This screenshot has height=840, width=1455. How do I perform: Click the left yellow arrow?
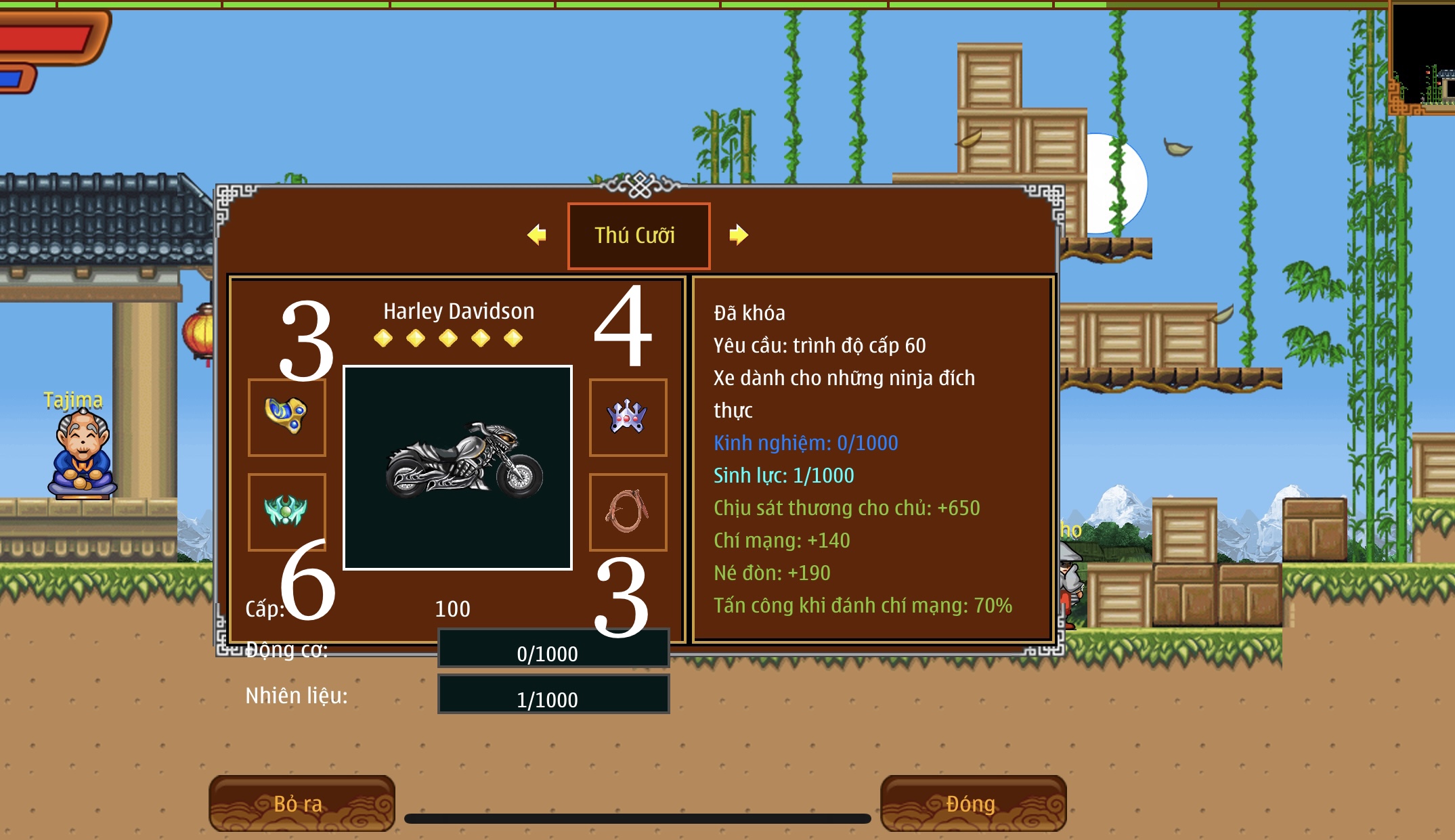pos(537,235)
